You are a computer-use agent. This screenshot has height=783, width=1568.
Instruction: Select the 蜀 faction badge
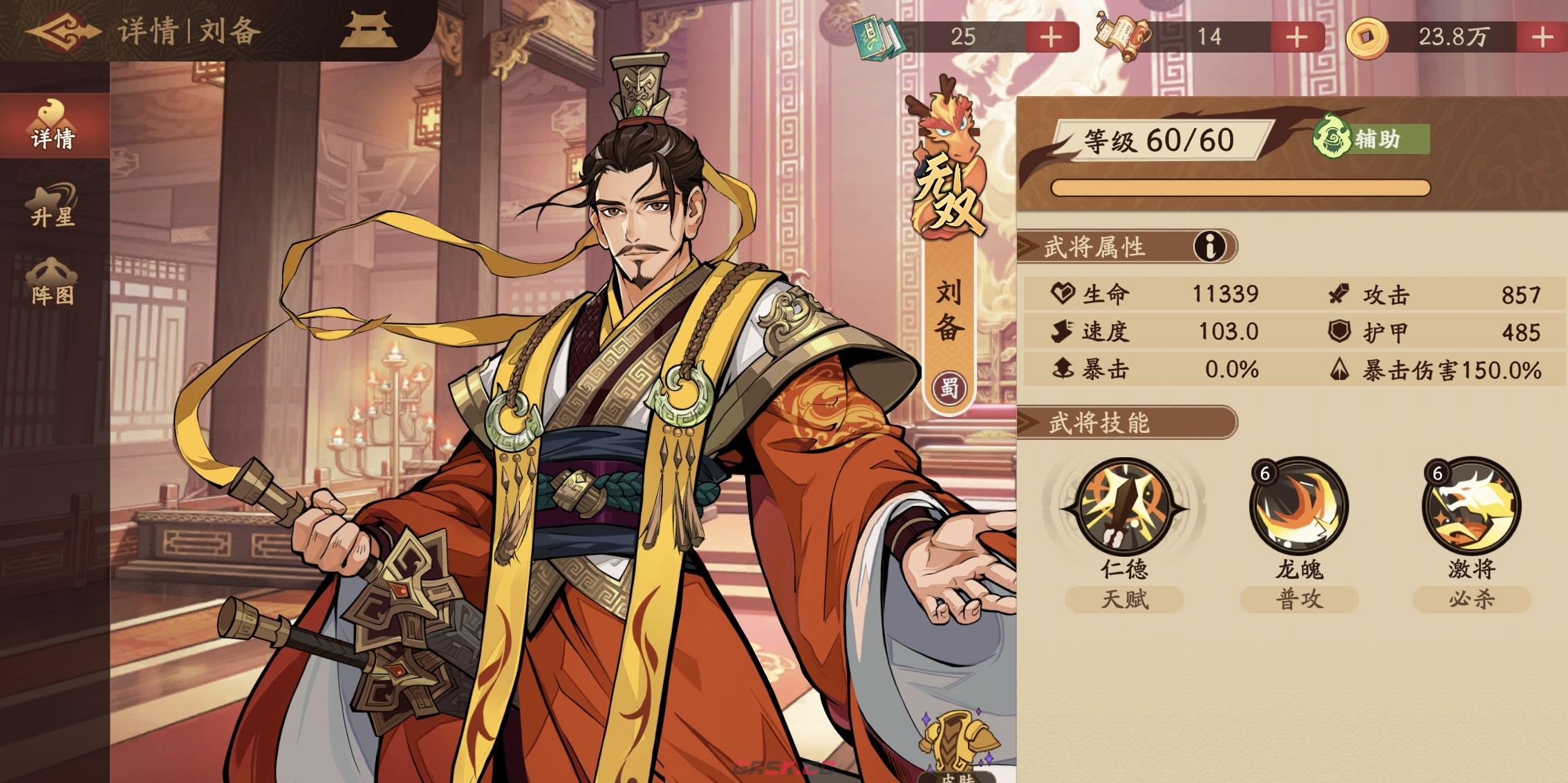pos(951,387)
